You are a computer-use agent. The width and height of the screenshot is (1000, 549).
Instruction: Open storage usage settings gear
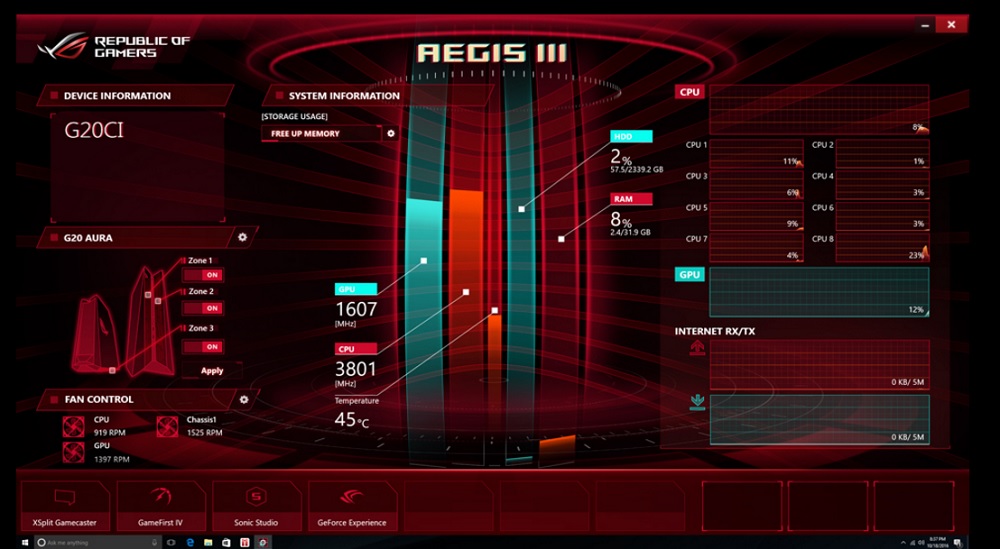pyautogui.click(x=391, y=133)
